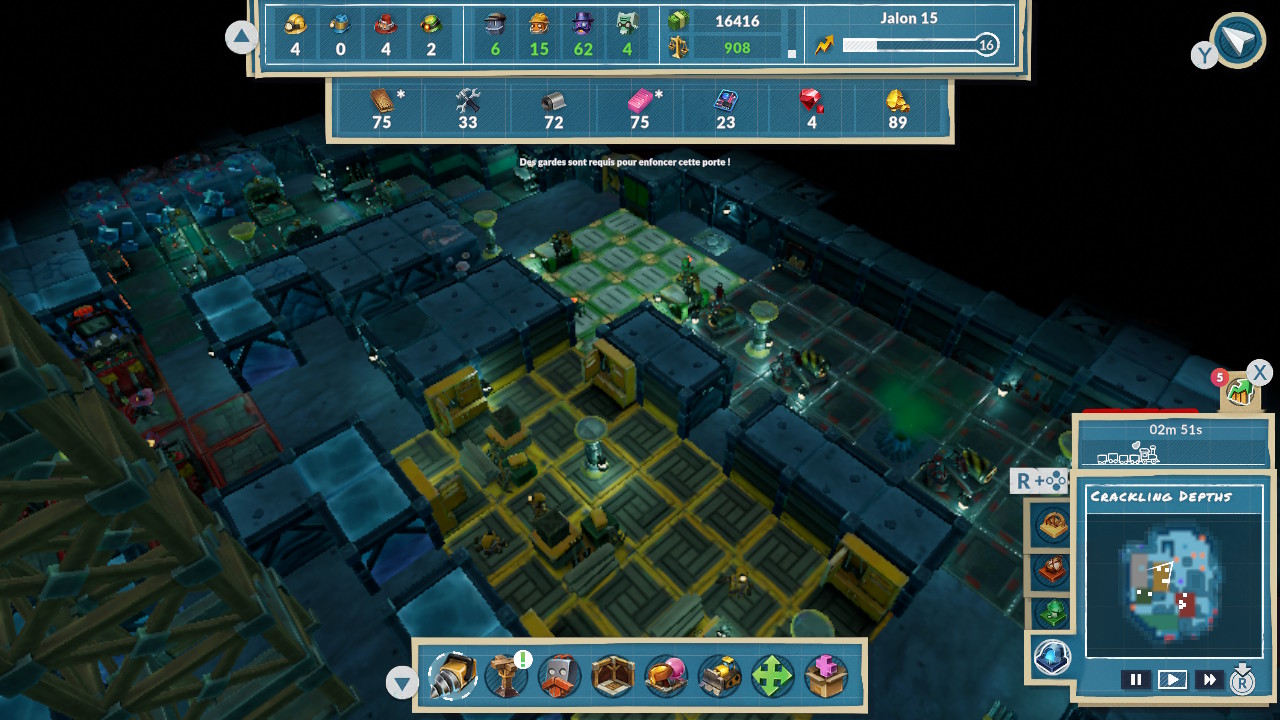The height and width of the screenshot is (720, 1280).
Task: Select the orange-based overlay tab
Action: (x=1052, y=570)
